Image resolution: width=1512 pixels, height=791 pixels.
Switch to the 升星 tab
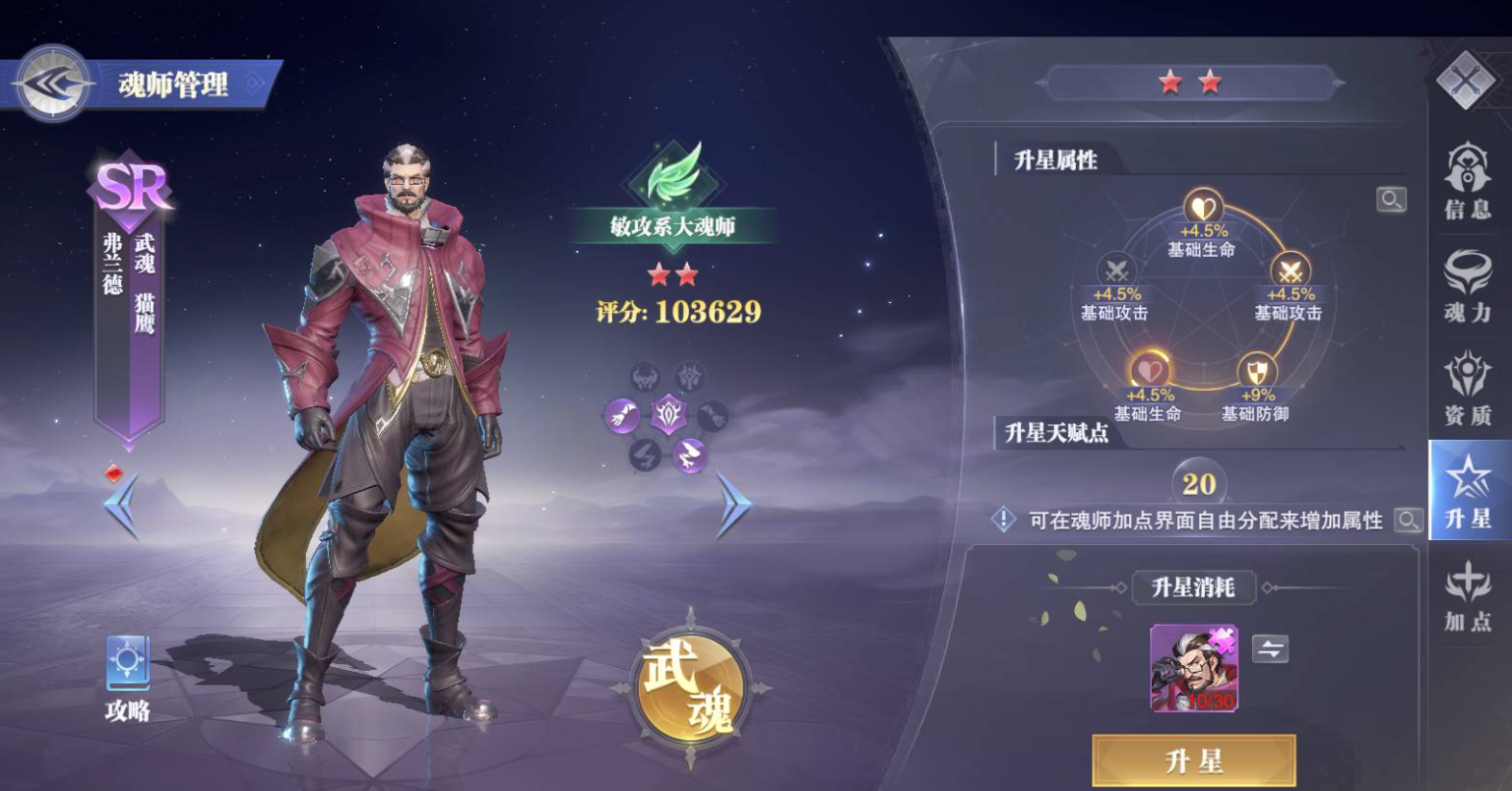pyautogui.click(x=1467, y=490)
